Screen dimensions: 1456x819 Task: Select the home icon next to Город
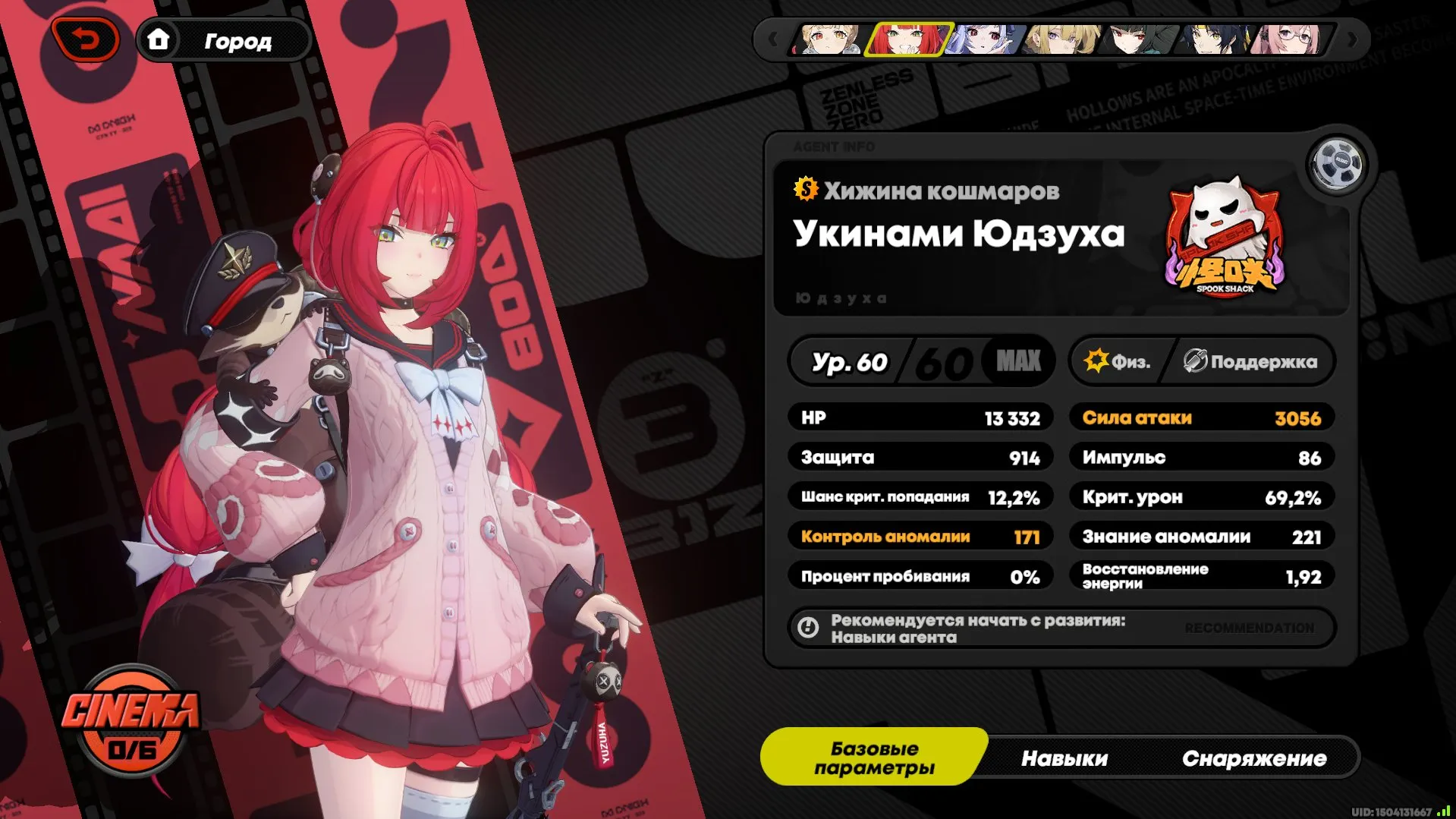click(x=160, y=40)
